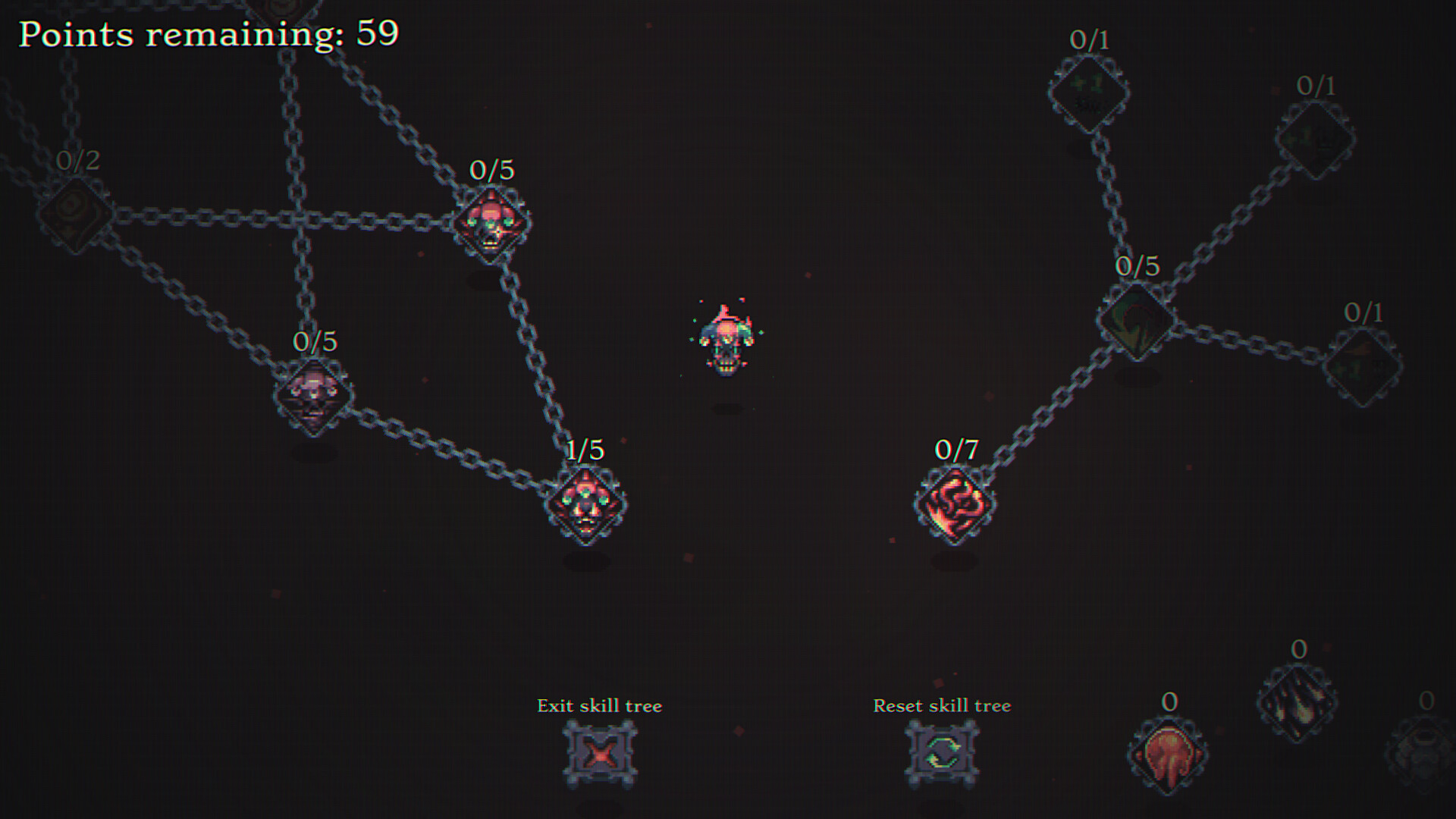Click the 0/5 skull node near the top
The width and height of the screenshot is (1456, 819).
point(491,225)
